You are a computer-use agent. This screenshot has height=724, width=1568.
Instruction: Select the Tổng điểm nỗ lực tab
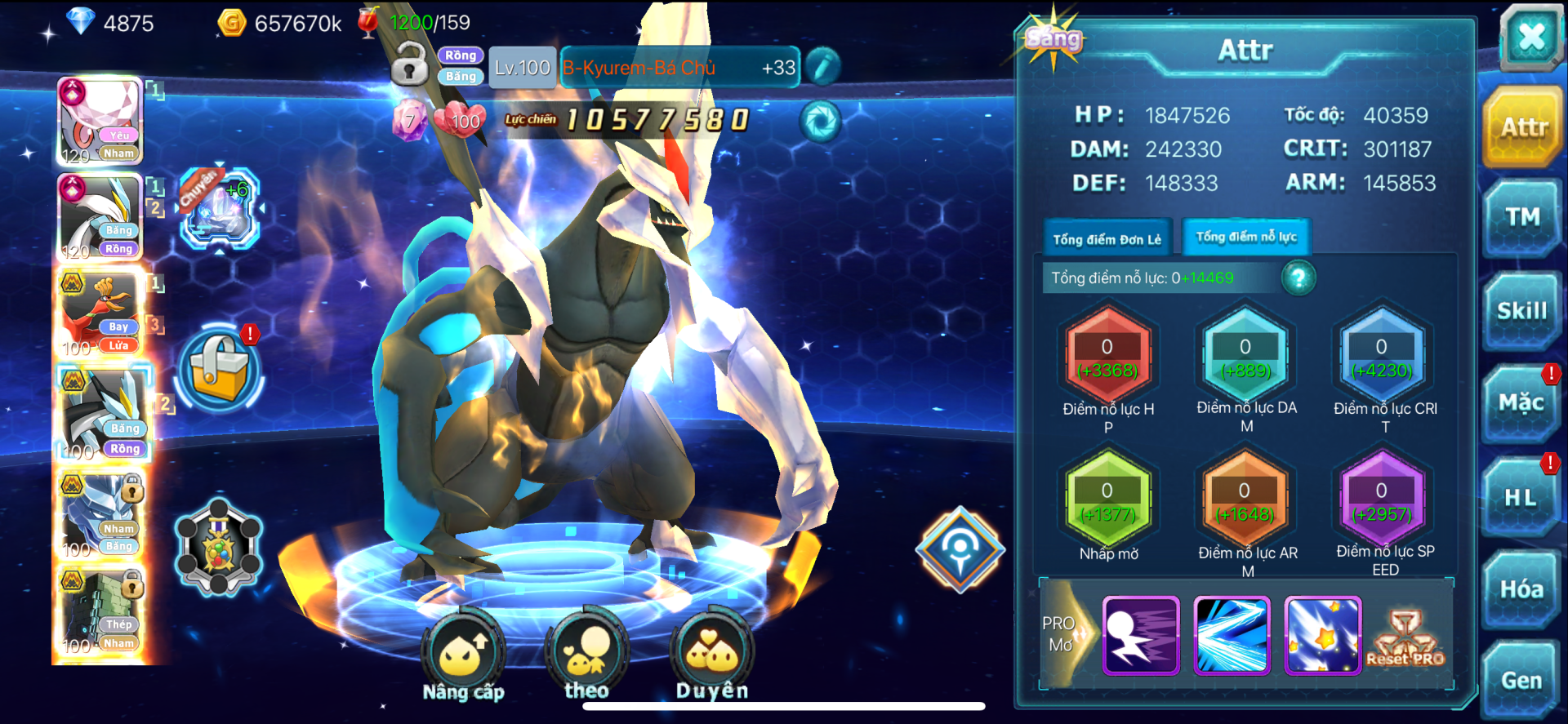pyautogui.click(x=1246, y=238)
